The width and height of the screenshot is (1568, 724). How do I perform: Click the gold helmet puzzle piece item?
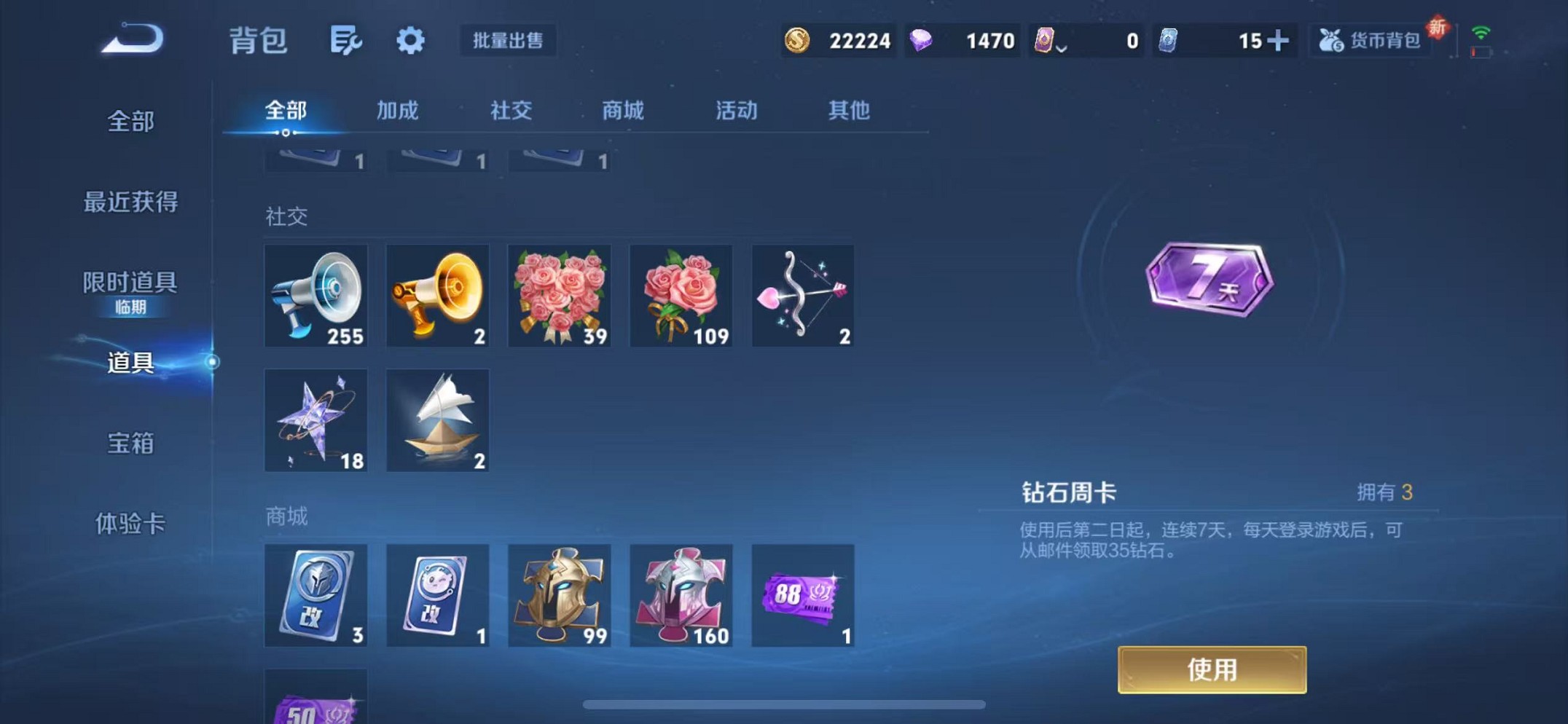coord(559,595)
